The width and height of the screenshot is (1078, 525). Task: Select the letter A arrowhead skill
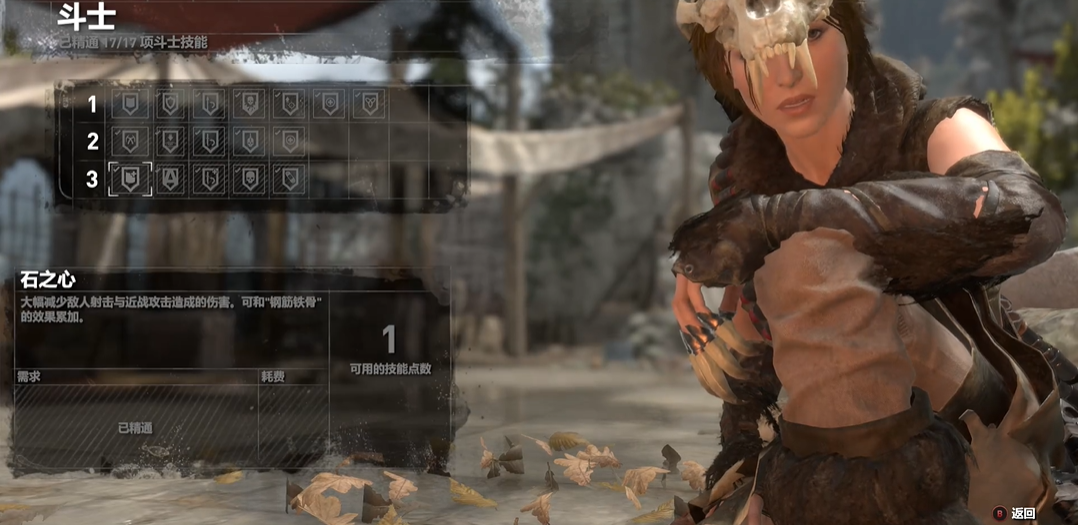[x=170, y=178]
